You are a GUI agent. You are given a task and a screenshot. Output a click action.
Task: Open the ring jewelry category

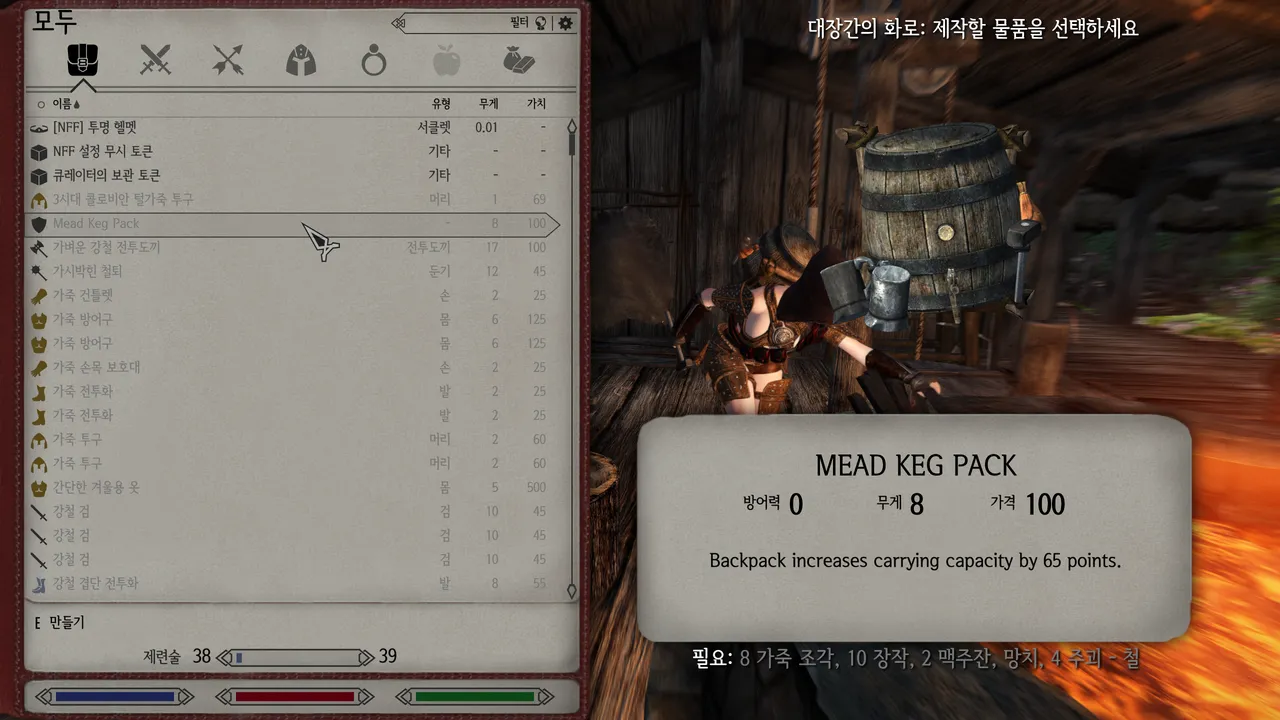[x=373, y=61]
